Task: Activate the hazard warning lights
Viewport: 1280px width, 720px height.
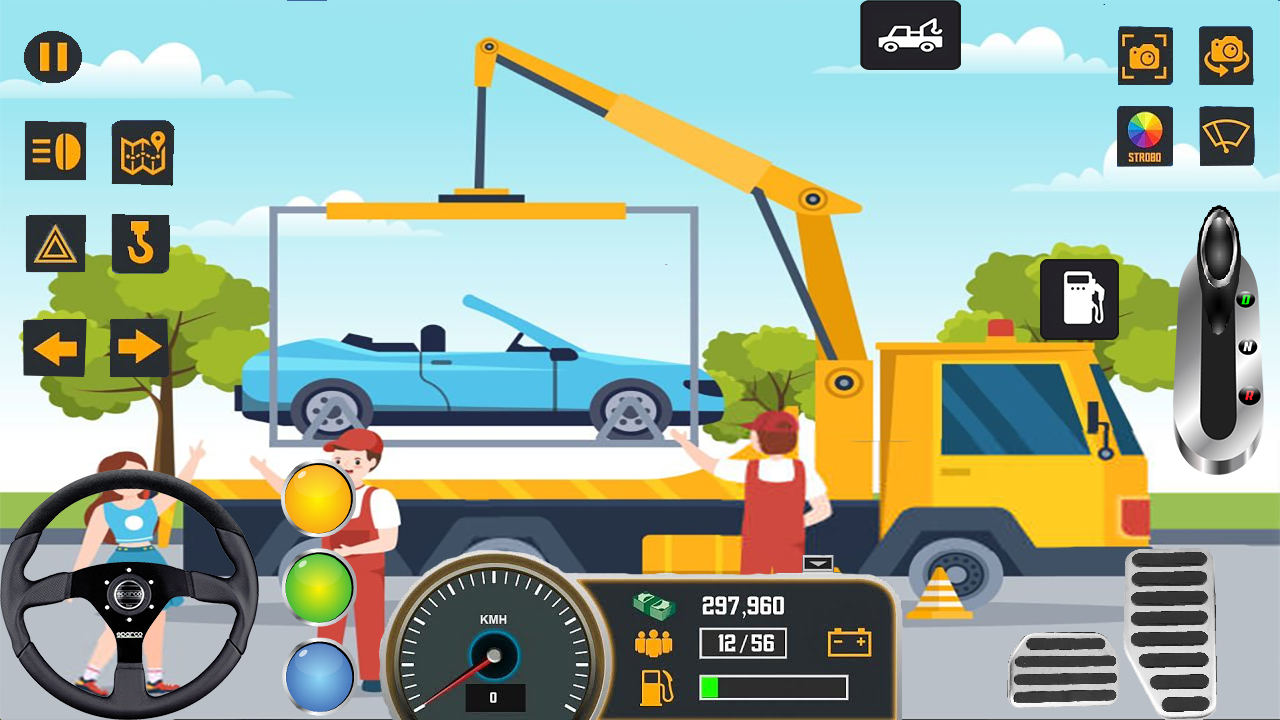Action: click(x=56, y=242)
